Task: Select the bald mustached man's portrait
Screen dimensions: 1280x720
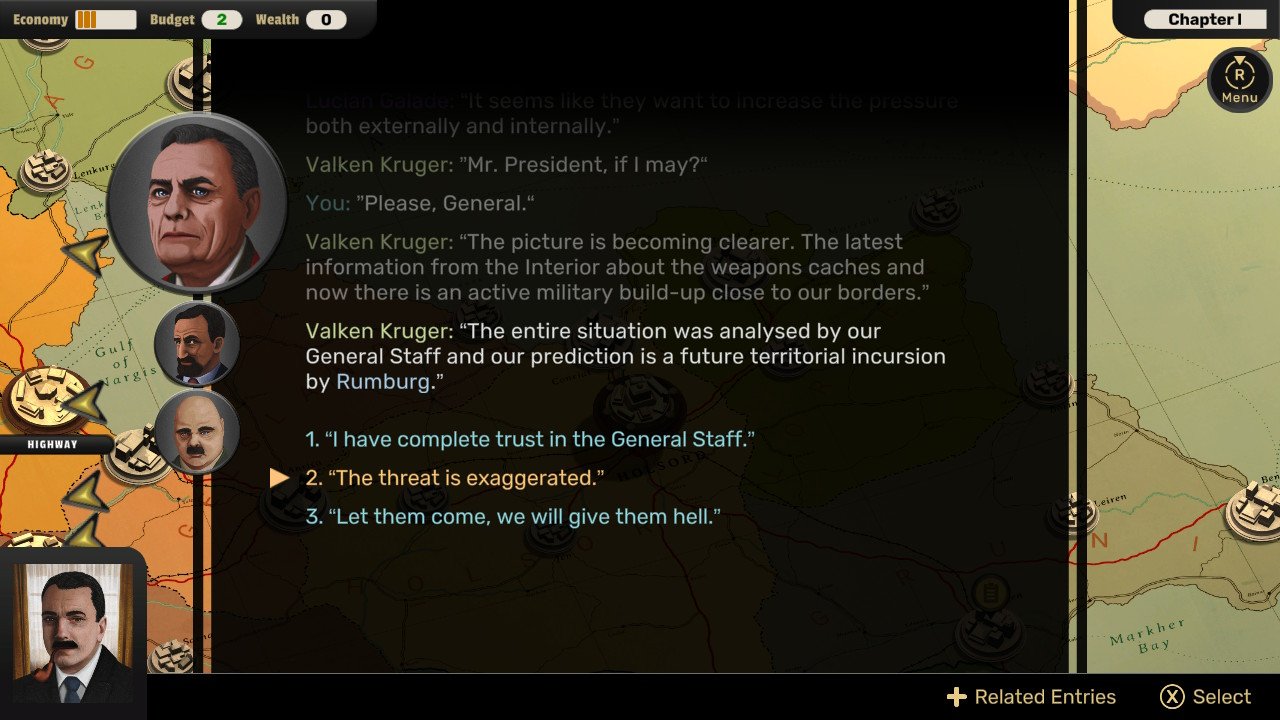Action: (197, 431)
